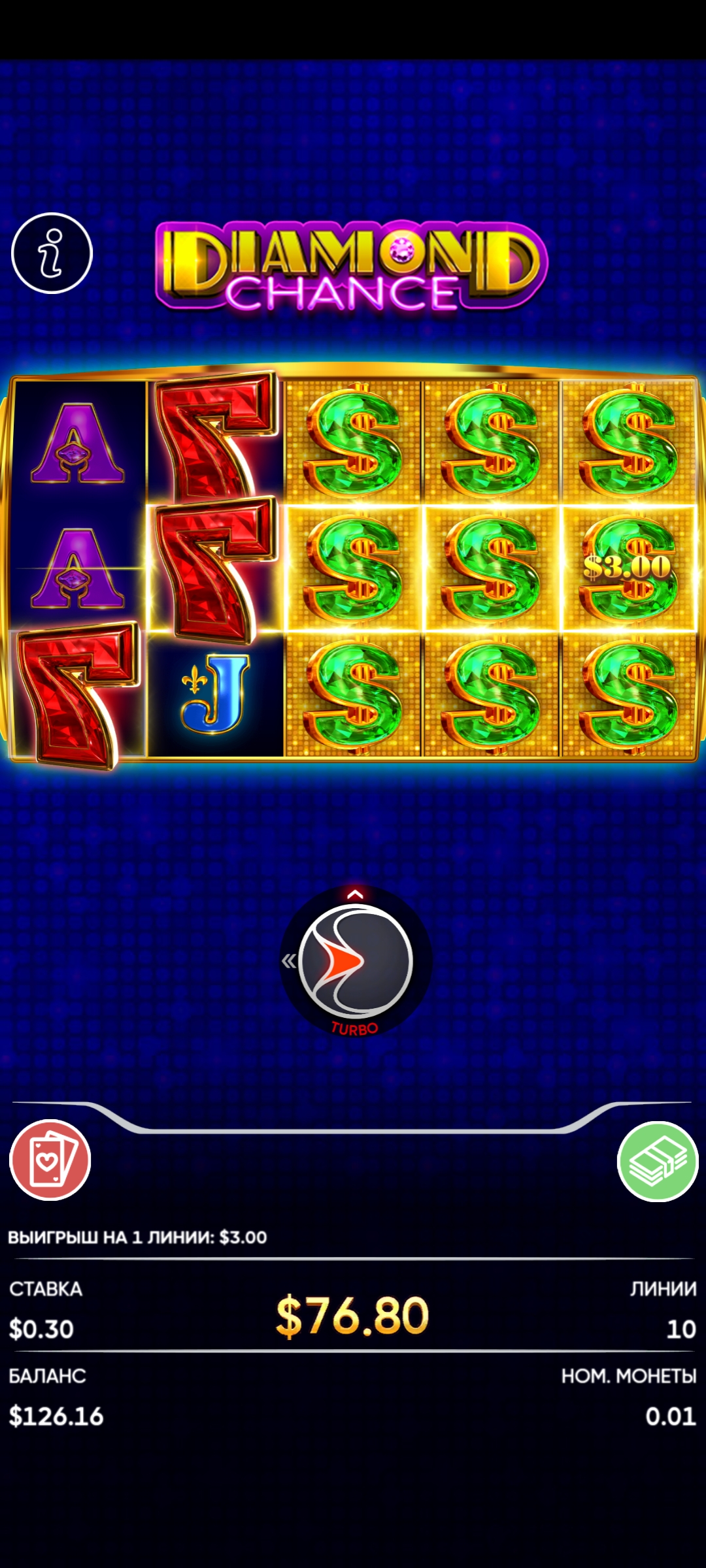706x1568 pixels.
Task: Open the game info panel
Action: pos(52,253)
